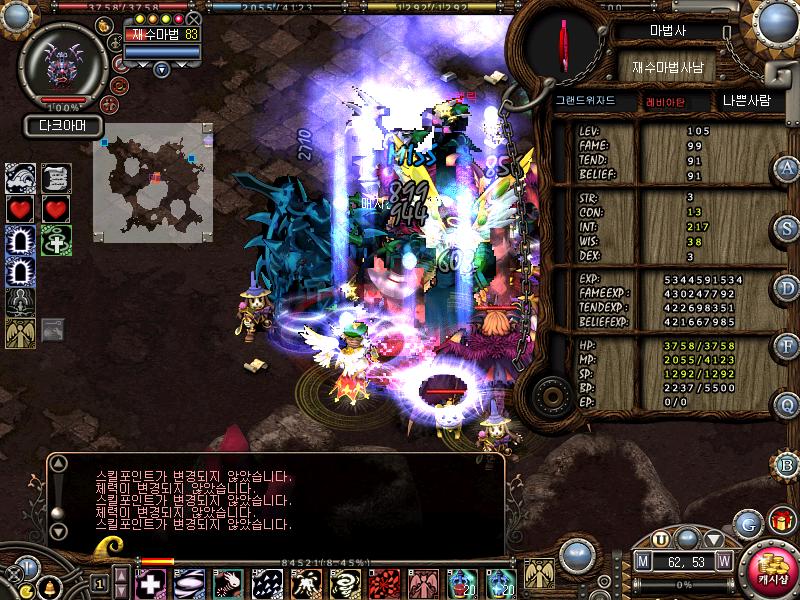Open the red gift box icon
Viewport: 800px width, 600px height.
coord(780,521)
